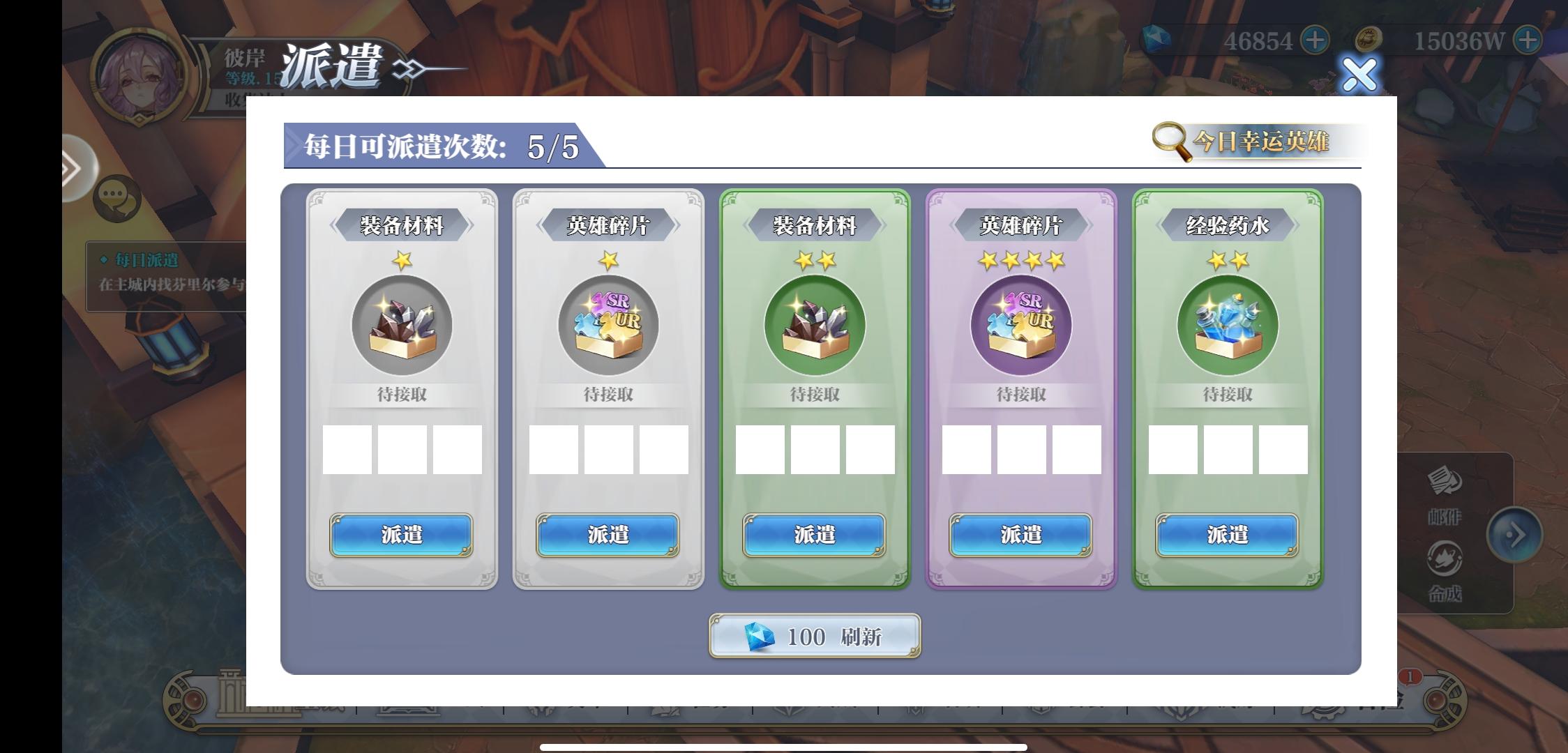Click the blue diamond currency icon
The height and width of the screenshot is (753, 1568).
[1158, 40]
